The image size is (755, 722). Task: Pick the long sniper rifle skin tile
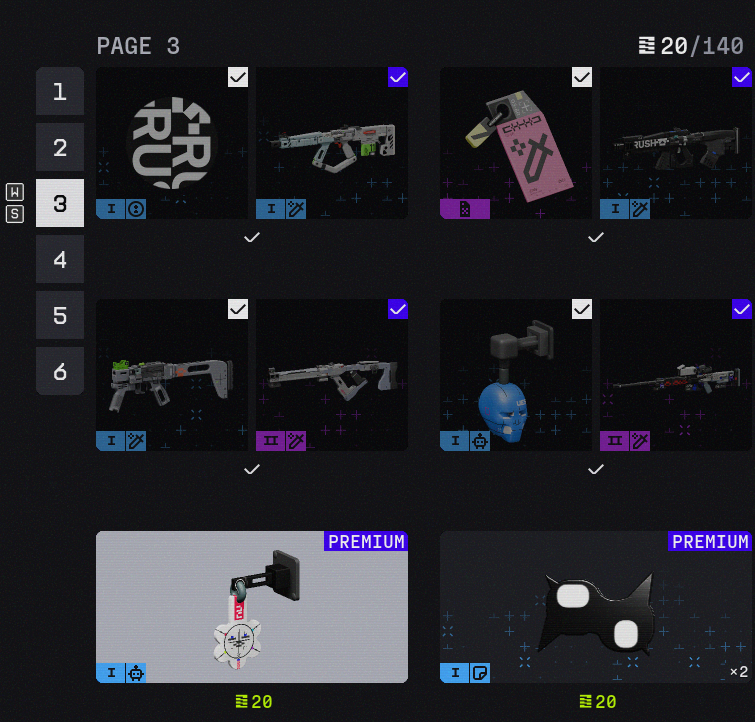point(676,375)
